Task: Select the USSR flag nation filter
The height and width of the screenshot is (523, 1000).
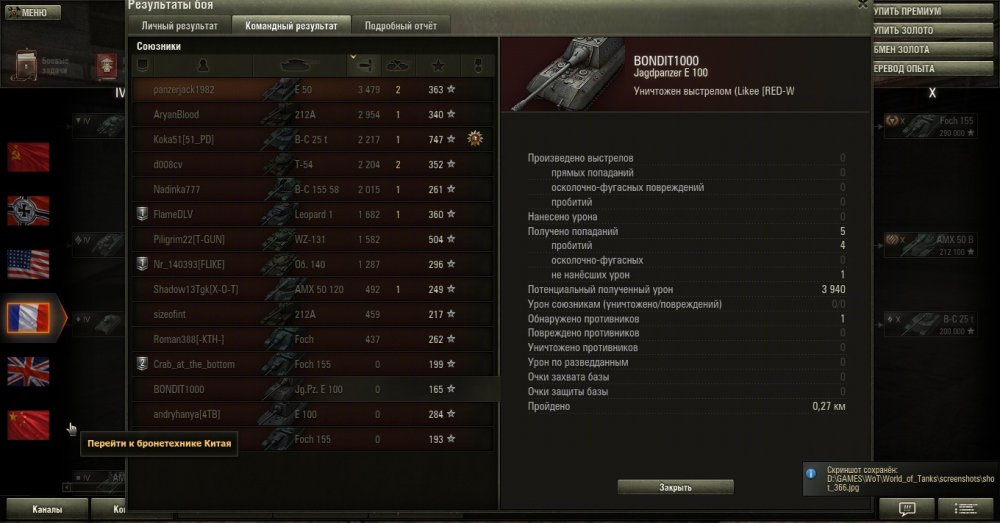Action: pyautogui.click(x=28, y=156)
